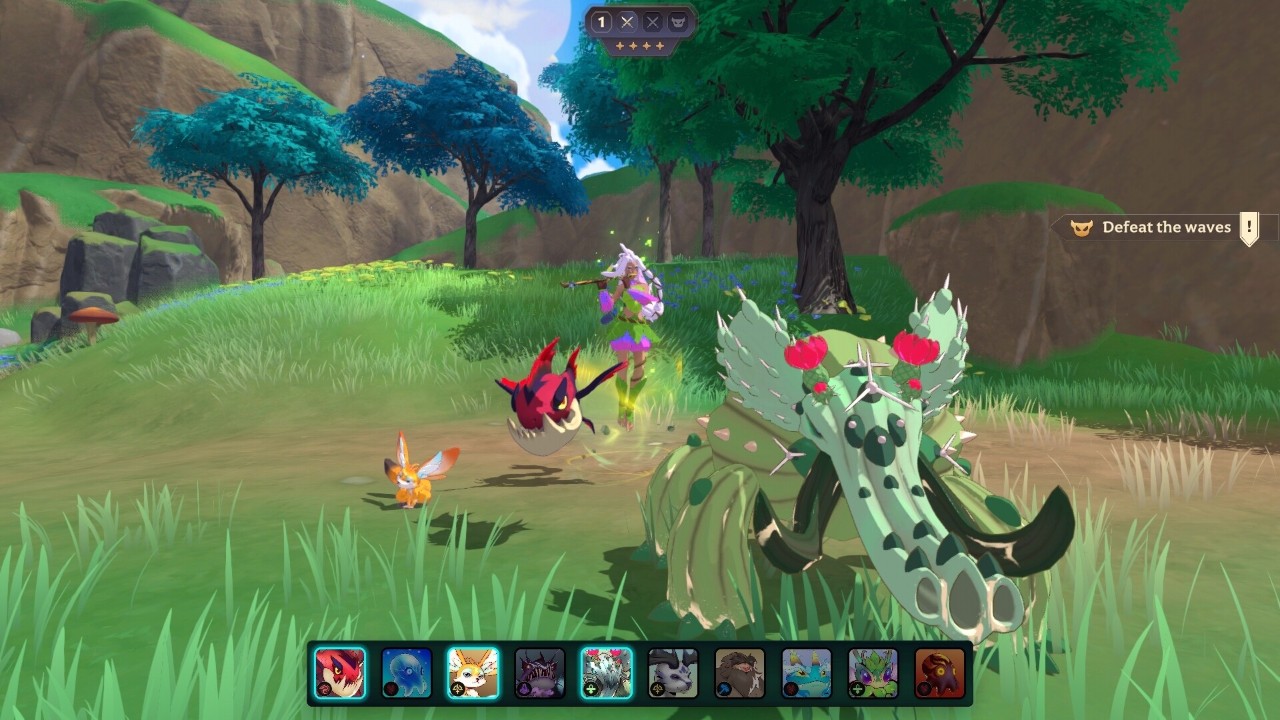Choose the cactus mammoth creature portrait

pyautogui.click(x=606, y=673)
